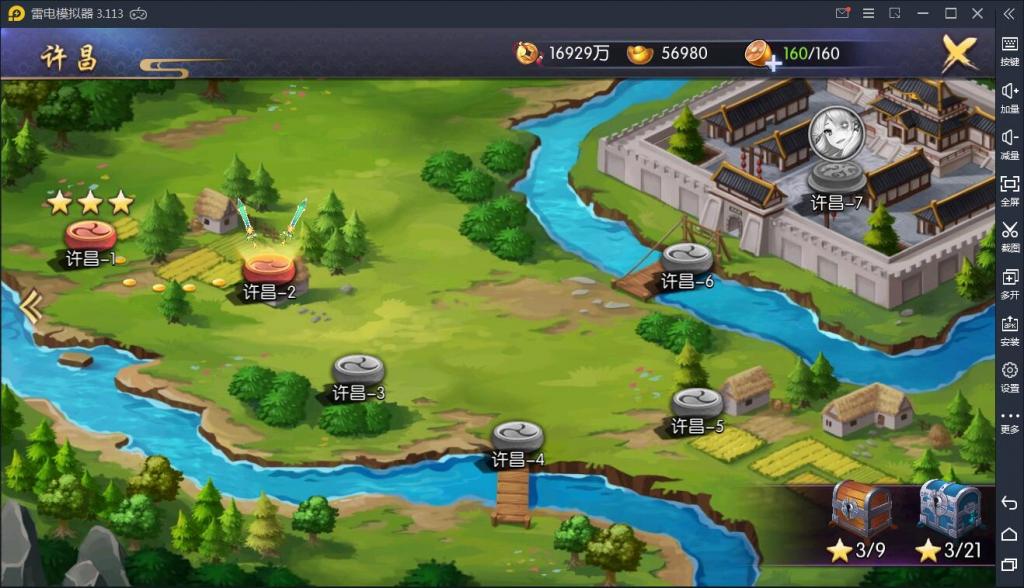1024x588 pixels.
Task: Choose the locked stage 许昌-3
Action: pyautogui.click(x=358, y=370)
